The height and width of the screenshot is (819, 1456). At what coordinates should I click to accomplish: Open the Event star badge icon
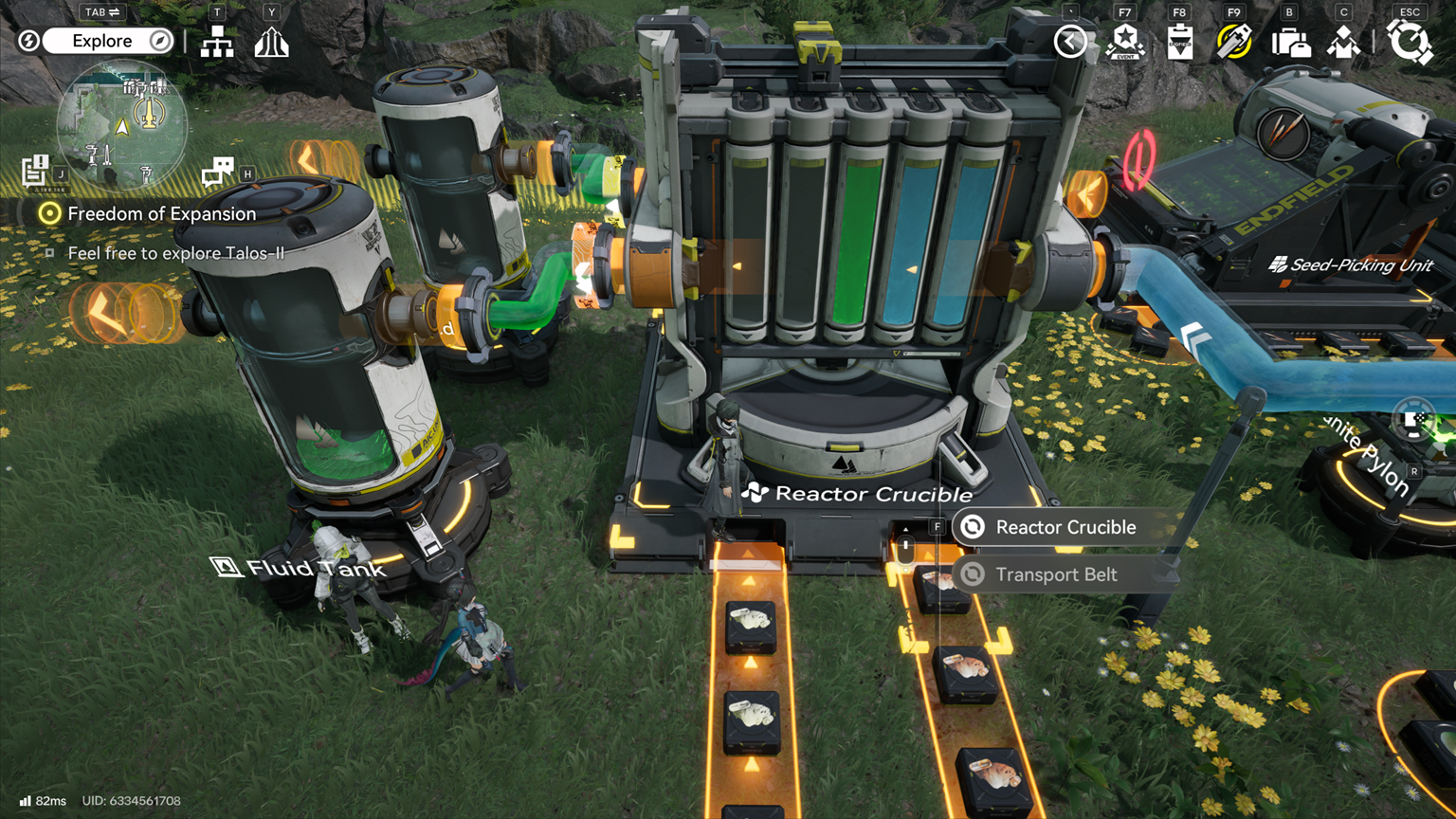tap(1125, 42)
